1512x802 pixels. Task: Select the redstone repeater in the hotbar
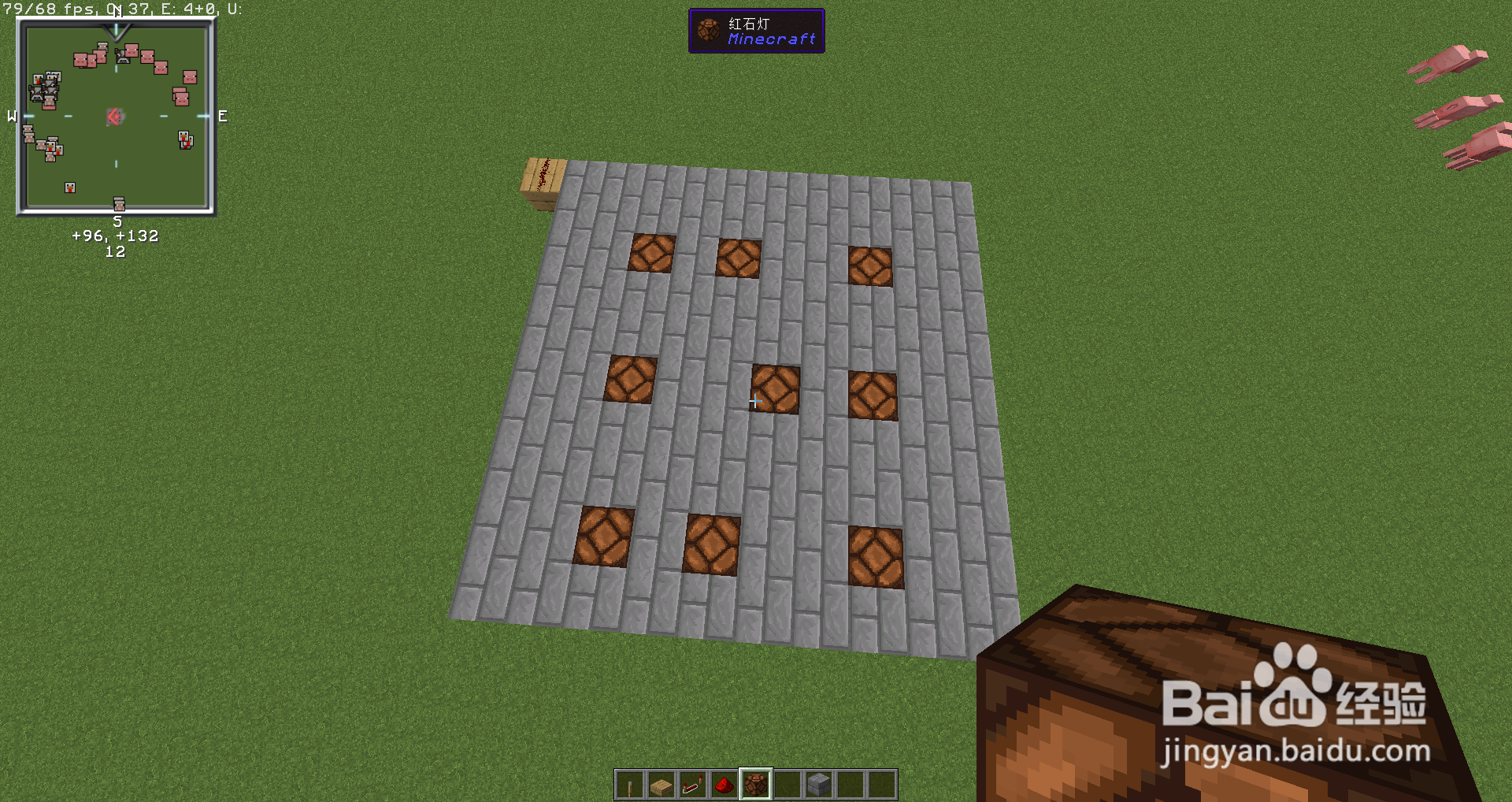pos(692,785)
